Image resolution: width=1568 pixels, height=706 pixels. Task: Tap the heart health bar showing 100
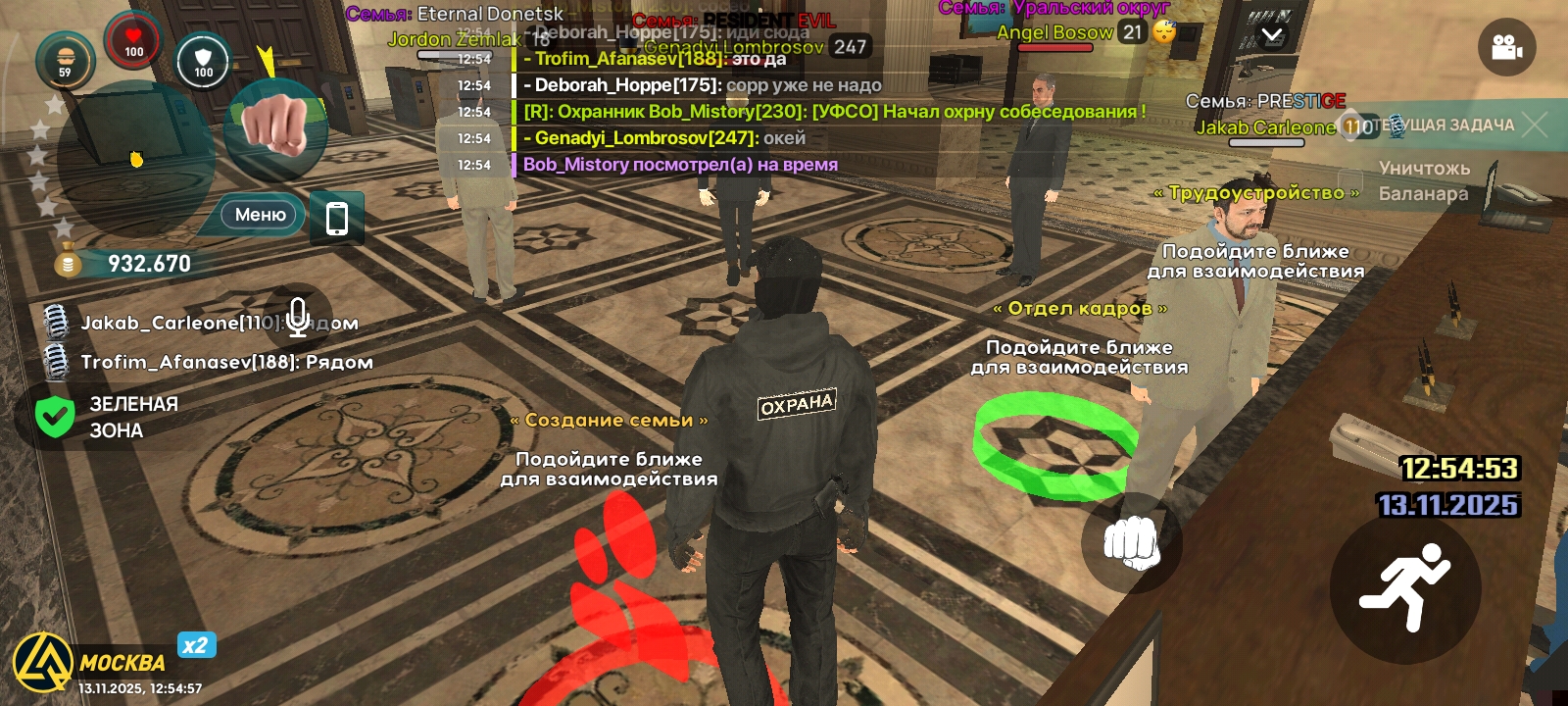[x=132, y=39]
